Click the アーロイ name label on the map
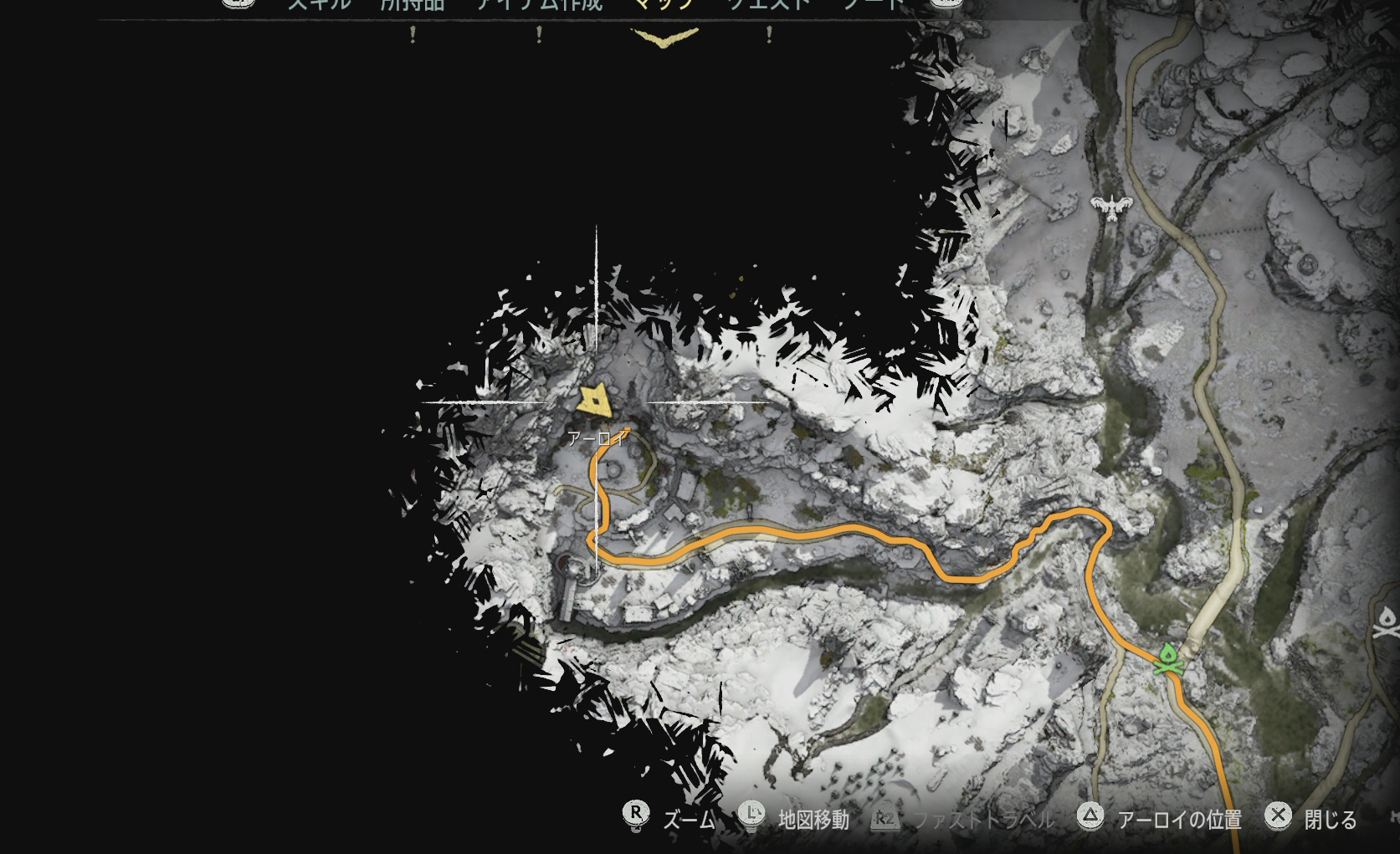 (596, 437)
